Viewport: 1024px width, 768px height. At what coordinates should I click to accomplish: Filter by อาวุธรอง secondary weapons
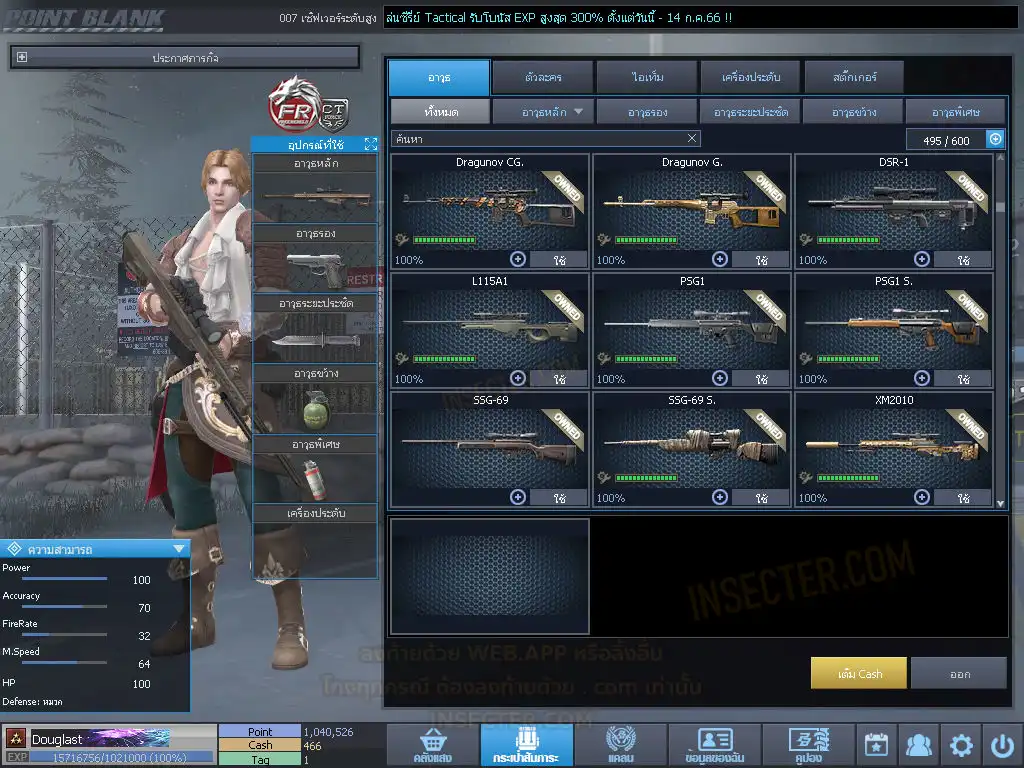647,112
